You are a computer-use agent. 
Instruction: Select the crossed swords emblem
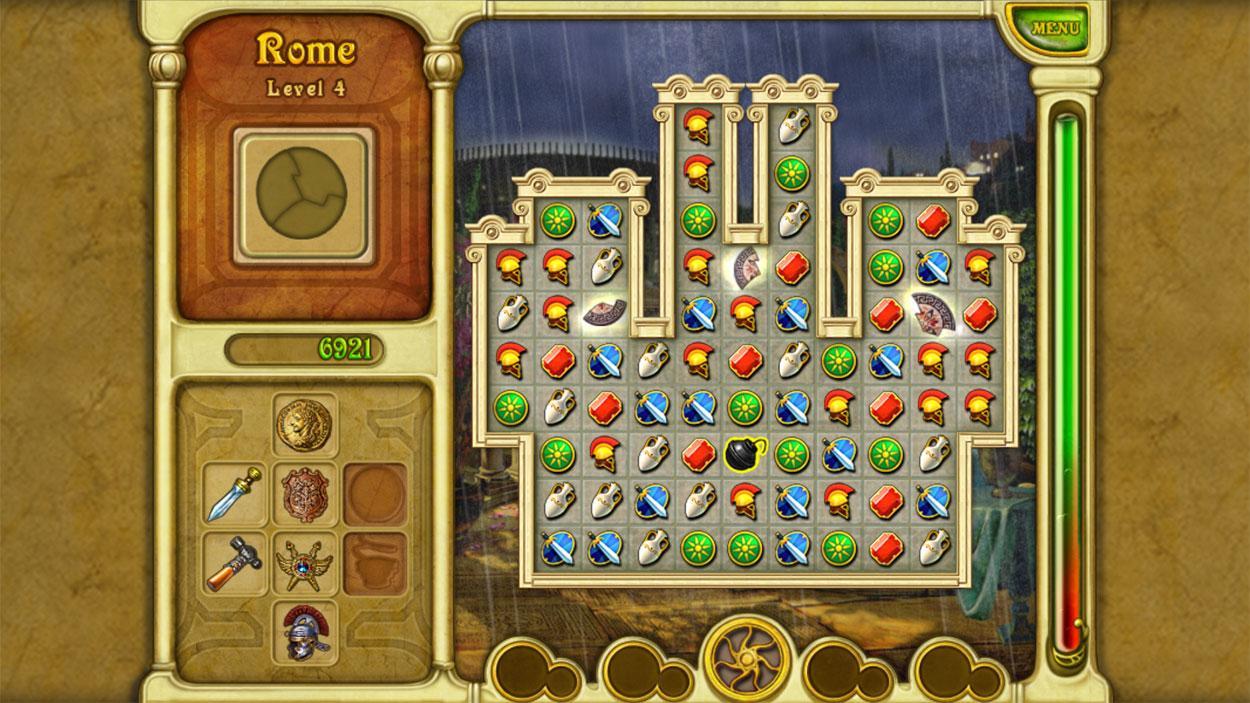point(305,562)
